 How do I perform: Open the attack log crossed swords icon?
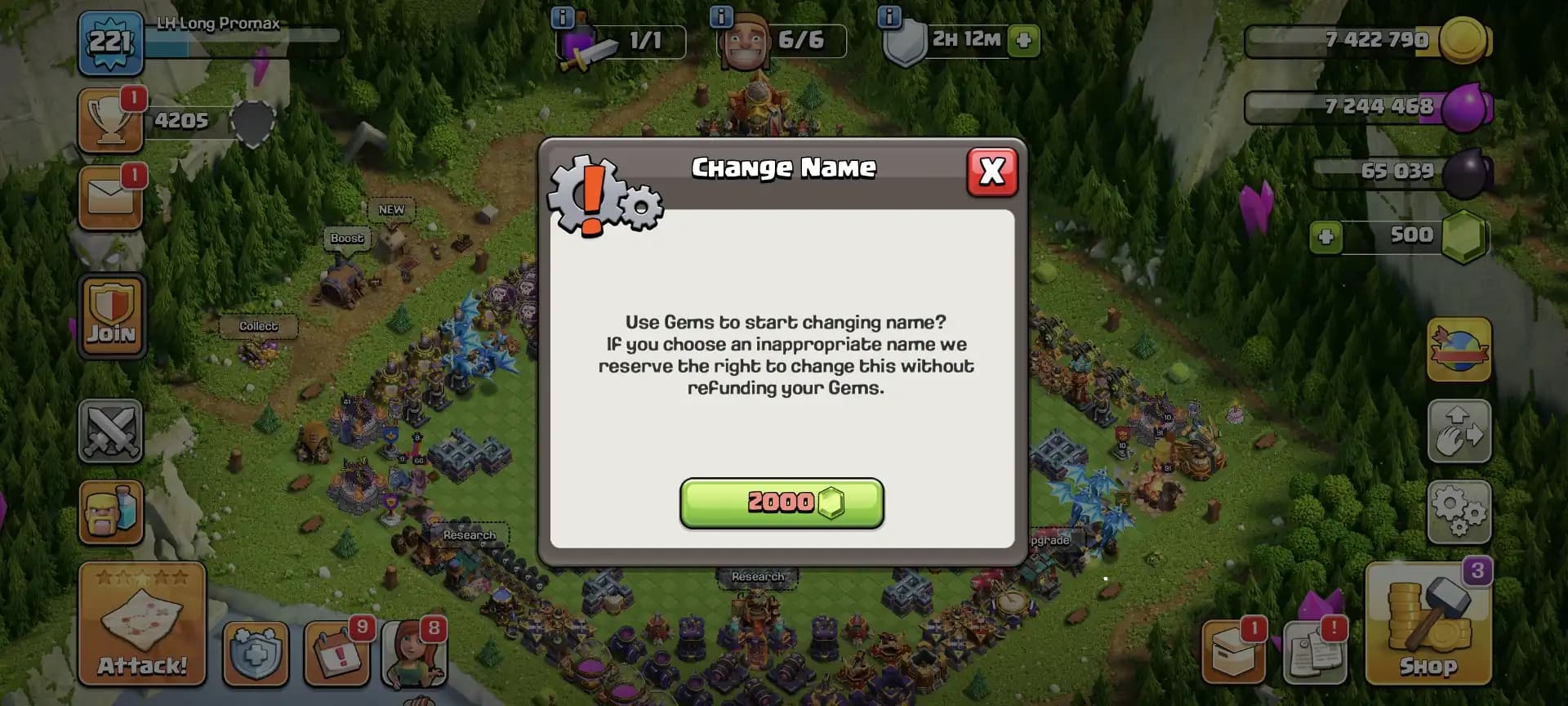click(x=111, y=431)
